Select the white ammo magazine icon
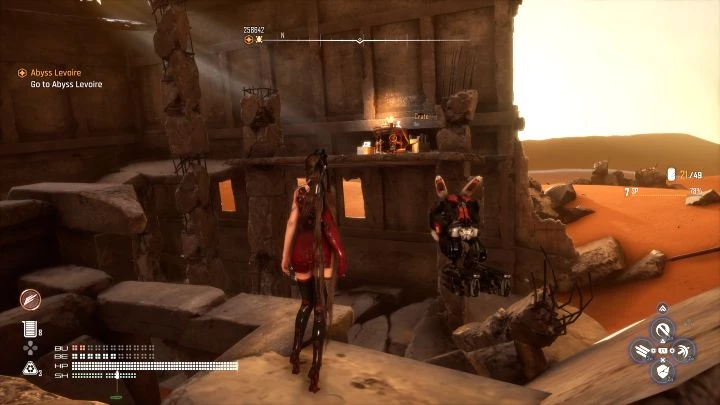Screen dimensions: 720x405 click(671, 174)
